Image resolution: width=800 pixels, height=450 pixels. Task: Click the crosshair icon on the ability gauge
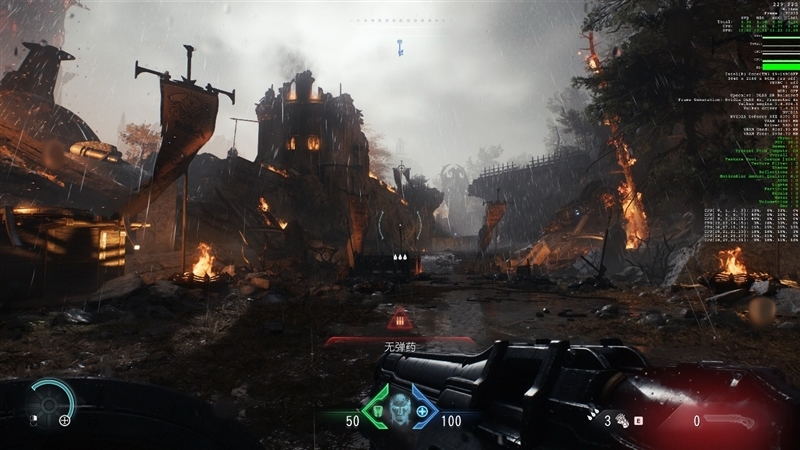click(x=65, y=420)
